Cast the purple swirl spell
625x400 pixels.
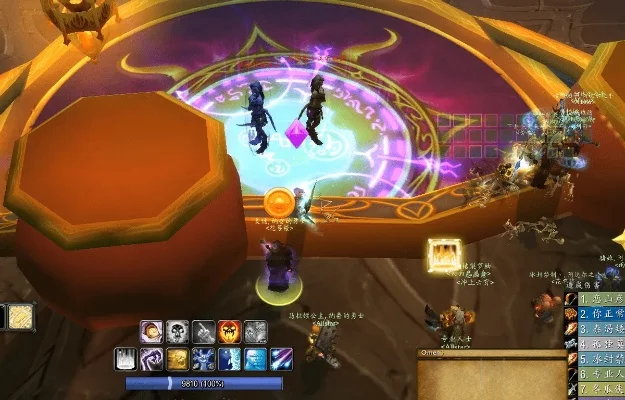(152, 359)
